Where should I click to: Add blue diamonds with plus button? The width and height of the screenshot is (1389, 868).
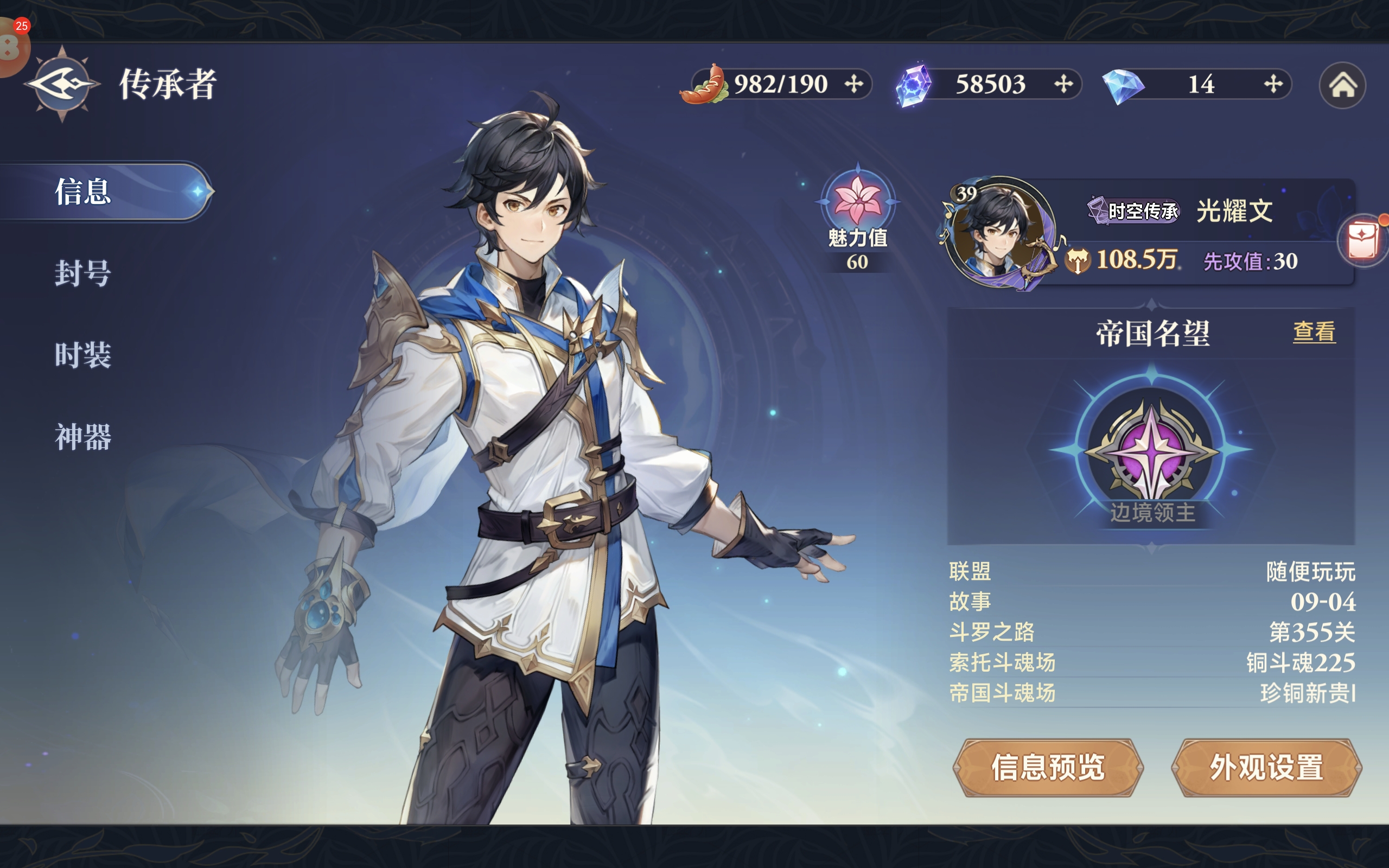tap(1273, 85)
